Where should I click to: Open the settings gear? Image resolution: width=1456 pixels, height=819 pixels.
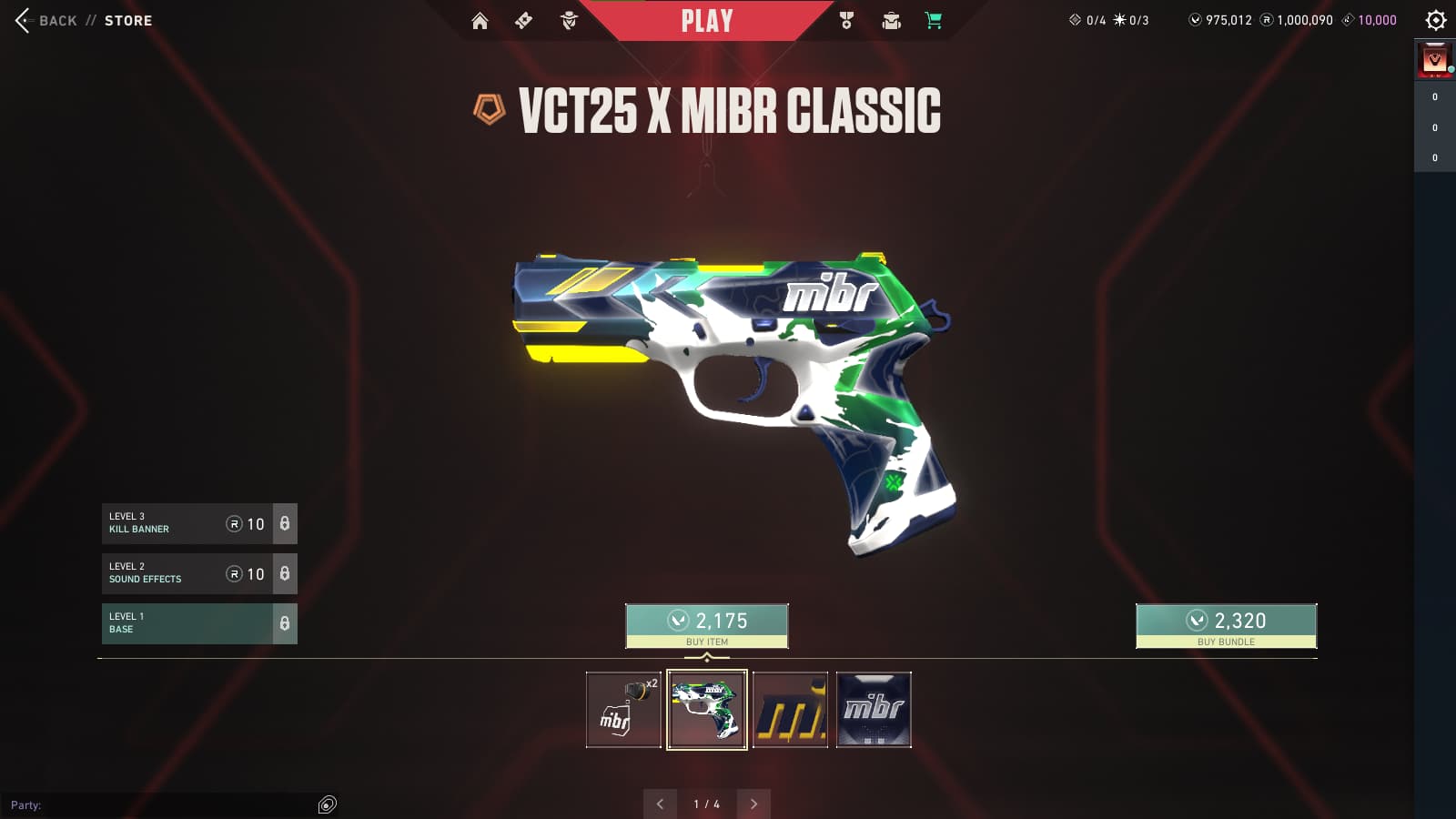click(1436, 20)
